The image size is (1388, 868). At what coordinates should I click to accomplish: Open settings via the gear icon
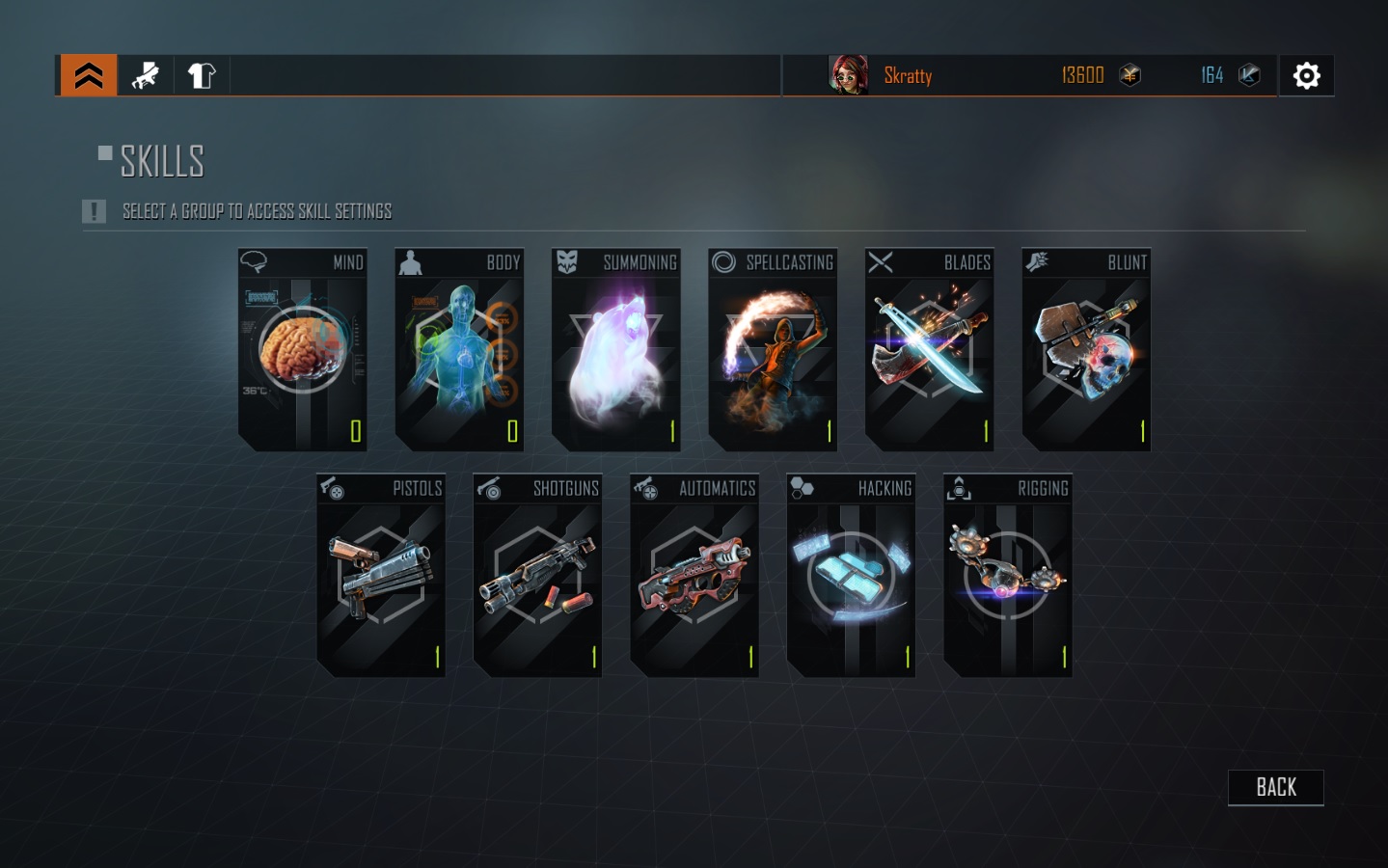pyautogui.click(x=1307, y=75)
